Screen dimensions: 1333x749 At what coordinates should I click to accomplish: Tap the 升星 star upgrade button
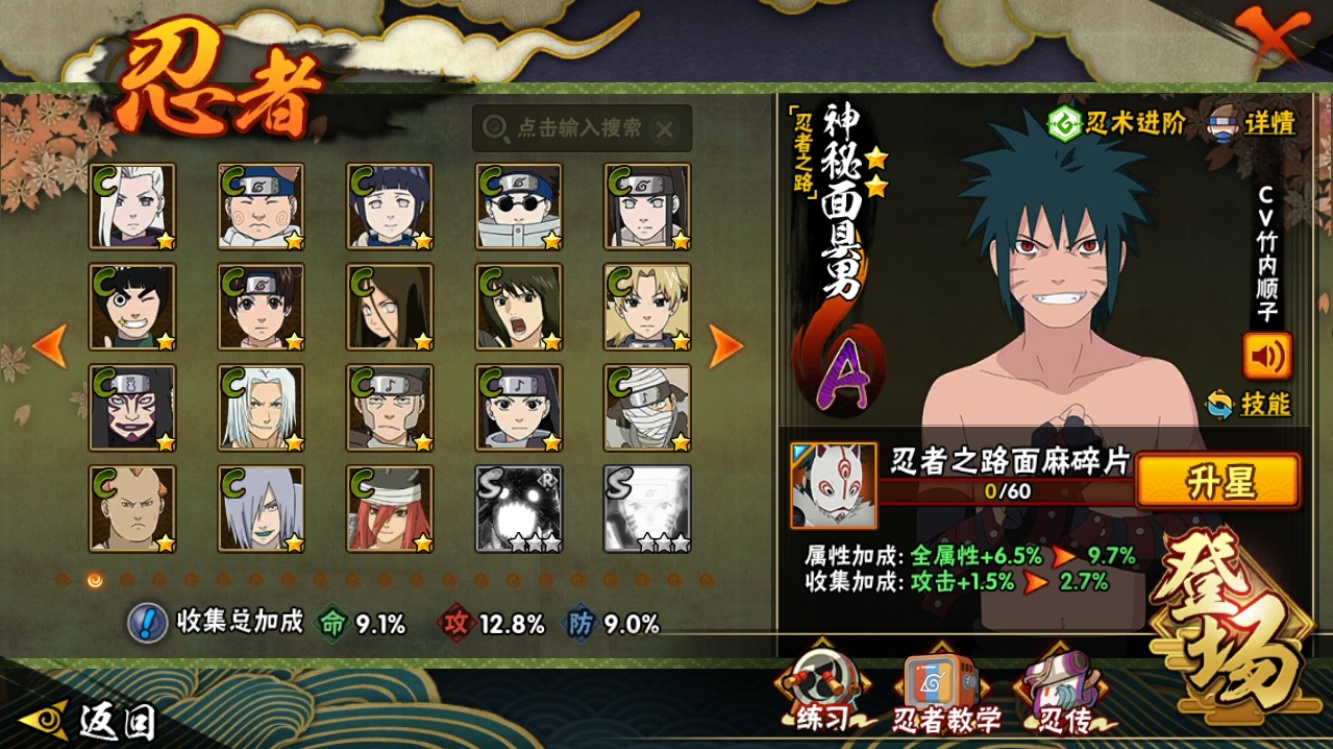1218,481
